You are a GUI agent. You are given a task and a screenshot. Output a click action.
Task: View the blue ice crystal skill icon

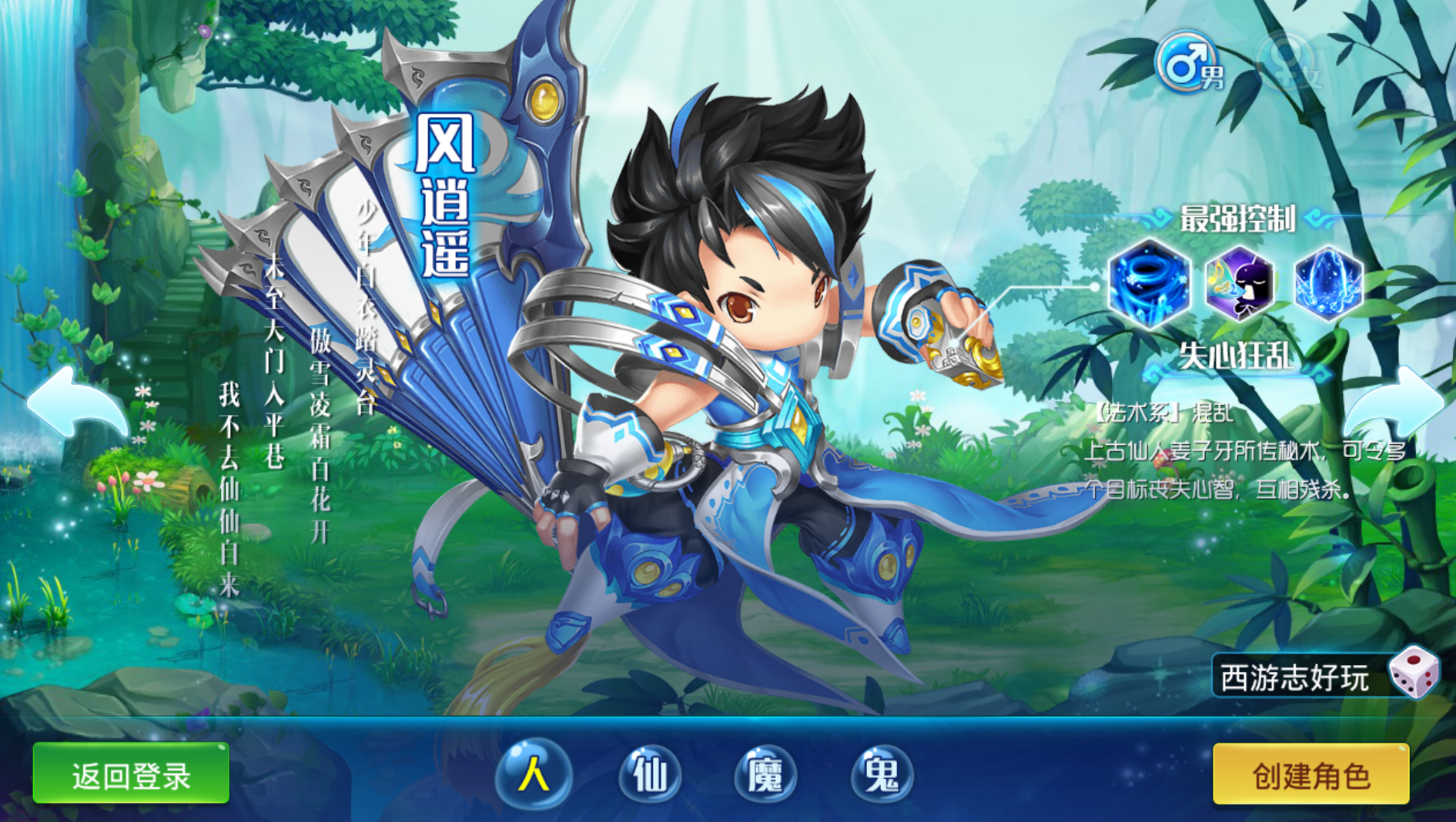tap(1328, 282)
